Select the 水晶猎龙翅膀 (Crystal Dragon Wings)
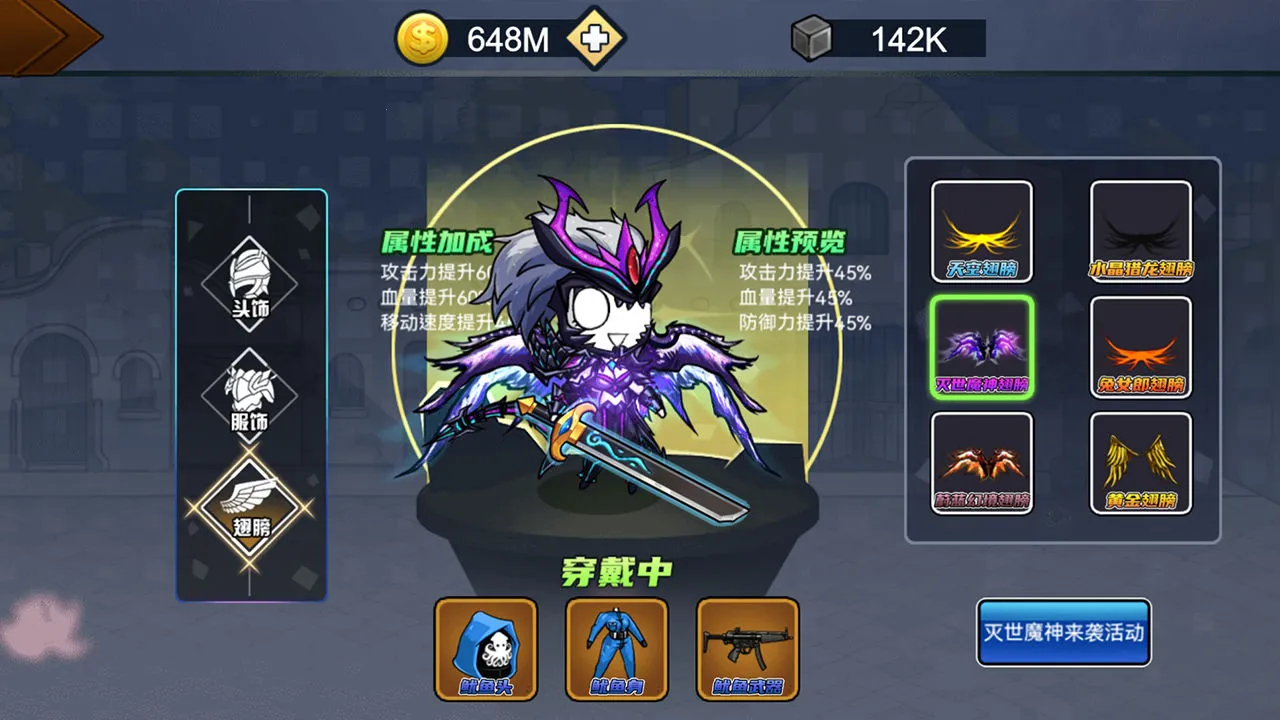 pyautogui.click(x=1140, y=230)
